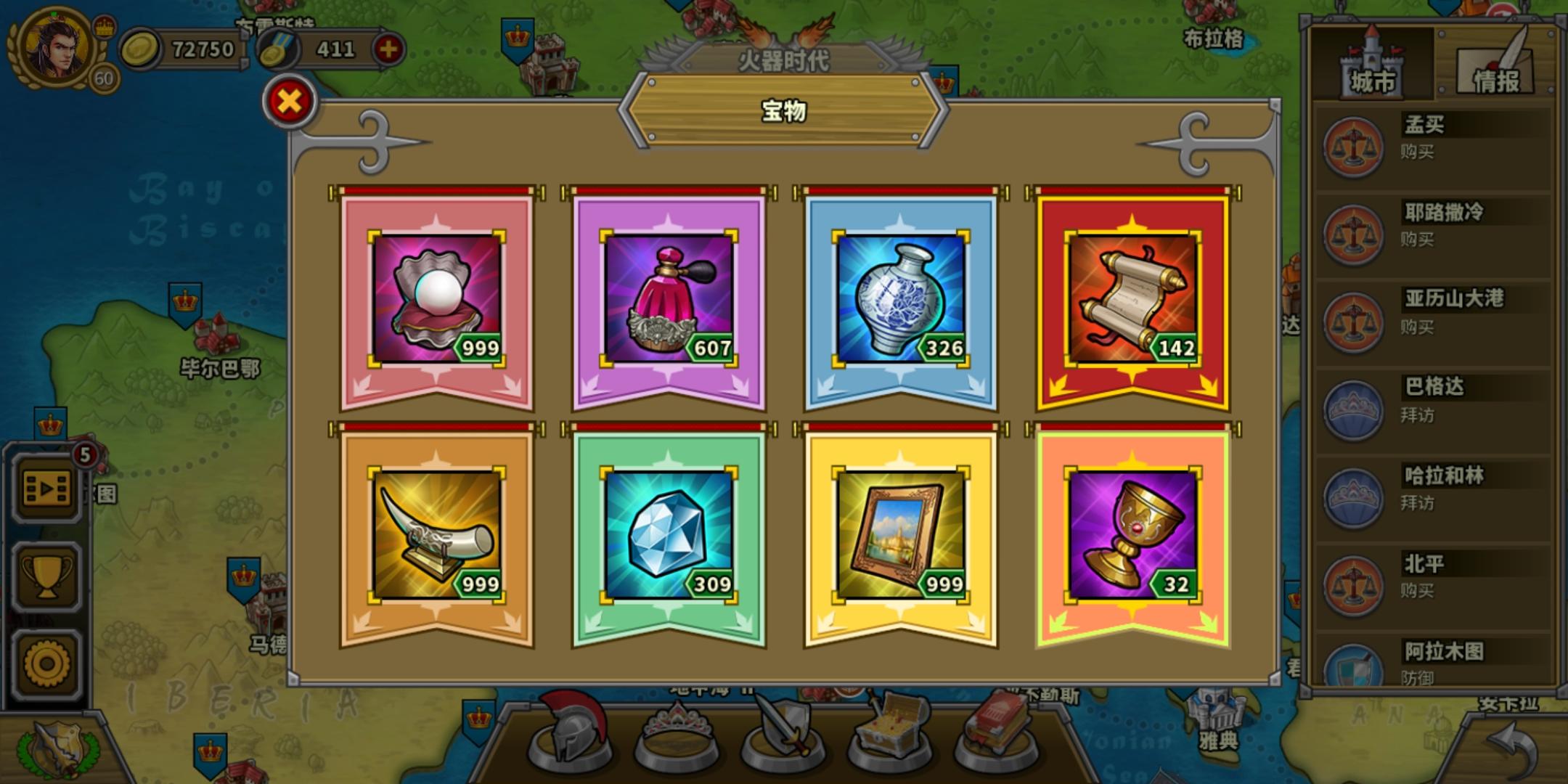
Task: Open the trophy rankings icon on the left
Action: 45,573
